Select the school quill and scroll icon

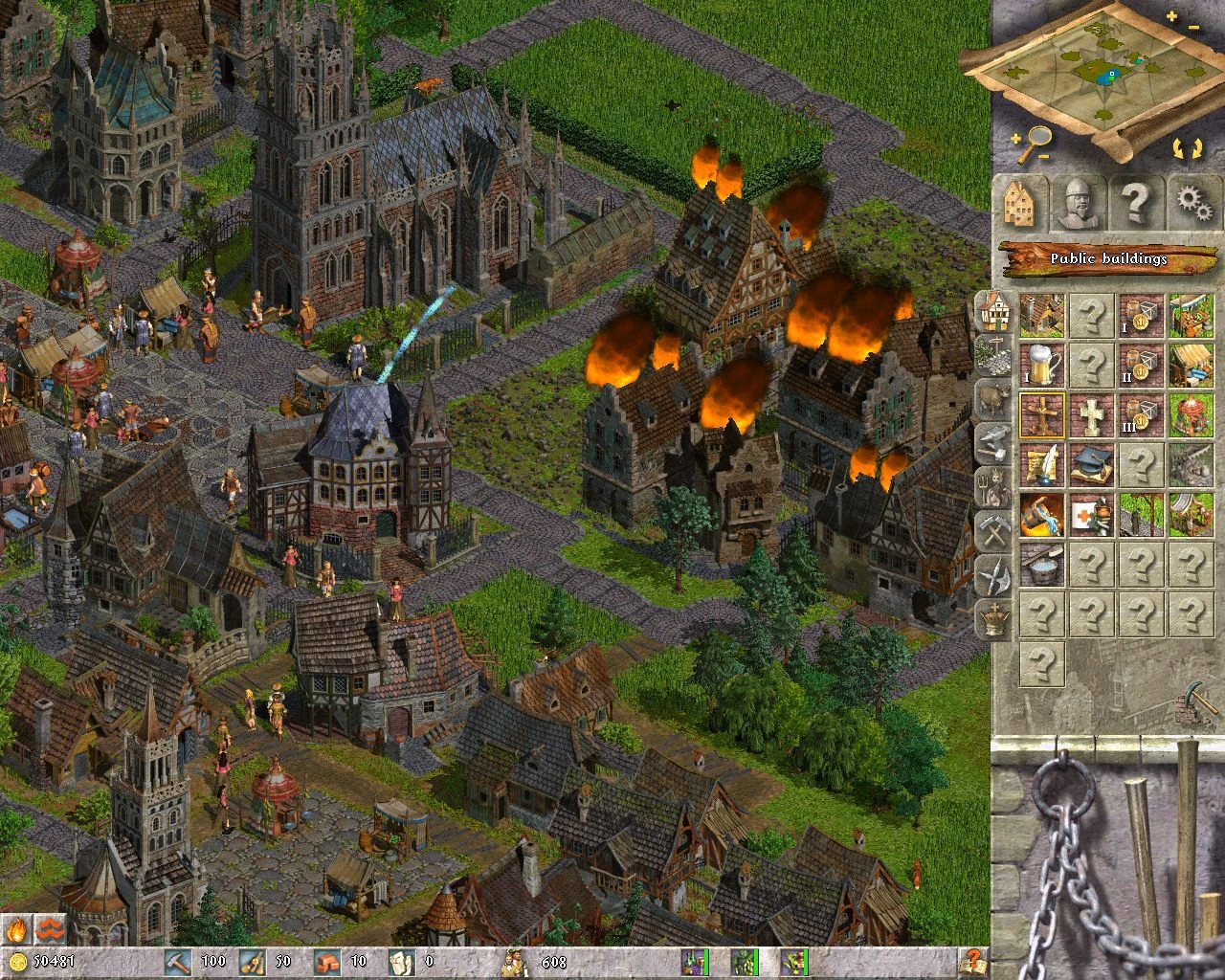click(1042, 463)
